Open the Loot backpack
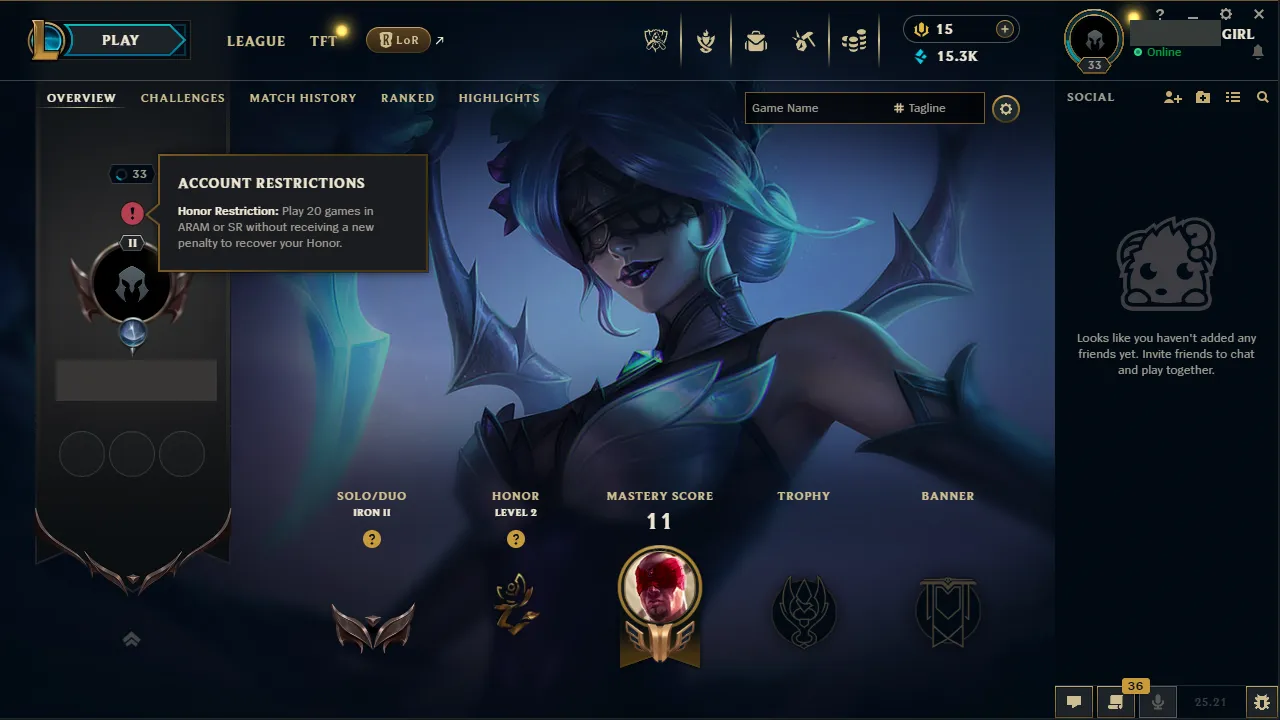This screenshot has width=1280, height=720. tap(755, 40)
